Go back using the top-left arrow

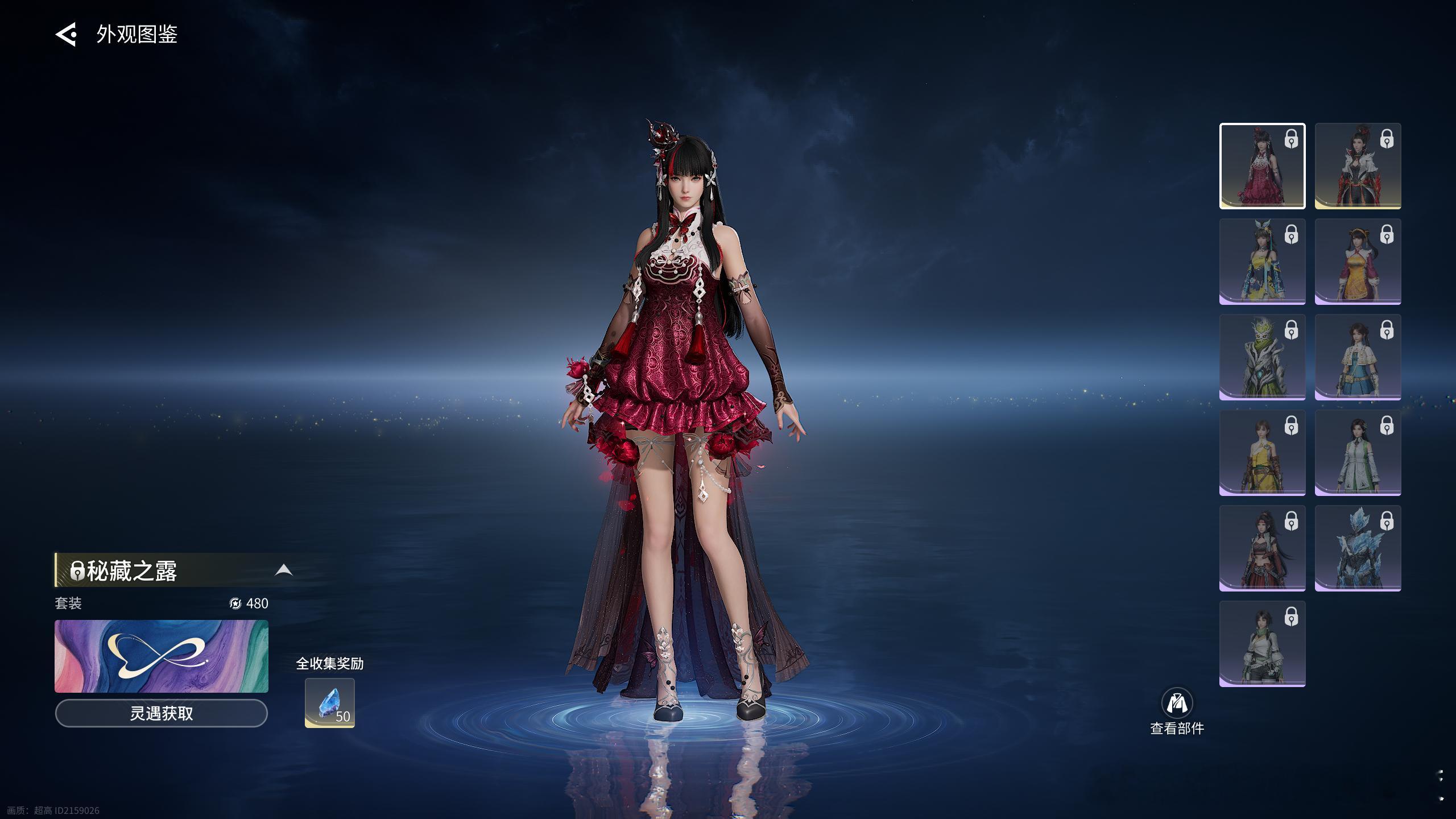tap(66, 35)
